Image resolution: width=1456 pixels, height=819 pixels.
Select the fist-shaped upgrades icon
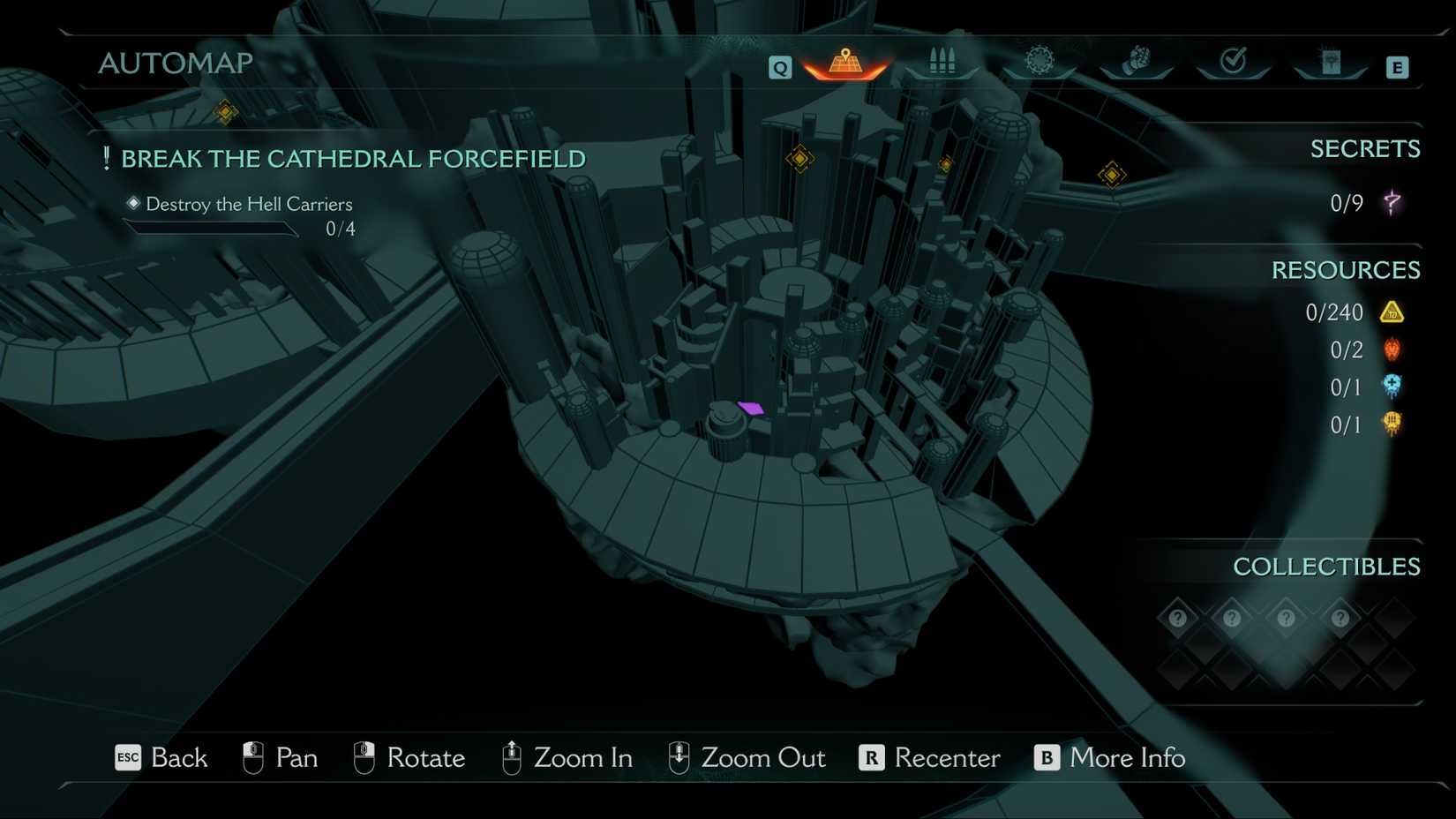(1137, 60)
